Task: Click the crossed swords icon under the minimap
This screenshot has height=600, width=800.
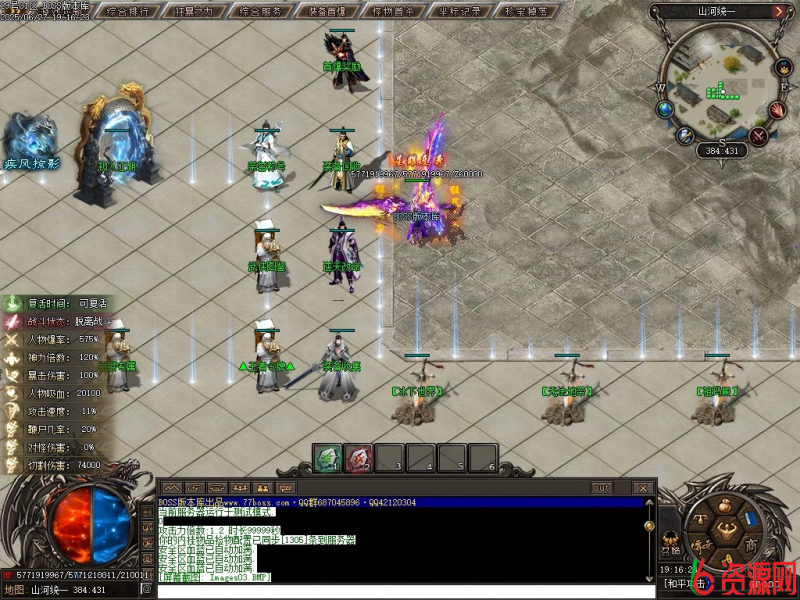Action: (x=759, y=136)
